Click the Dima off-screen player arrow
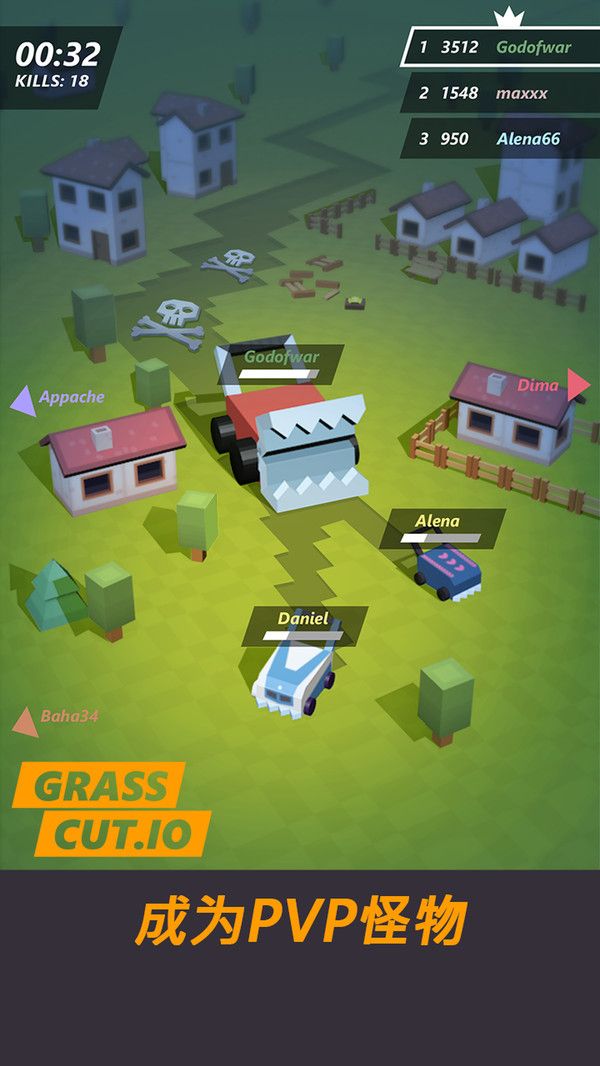The image size is (600, 1066). [x=578, y=385]
